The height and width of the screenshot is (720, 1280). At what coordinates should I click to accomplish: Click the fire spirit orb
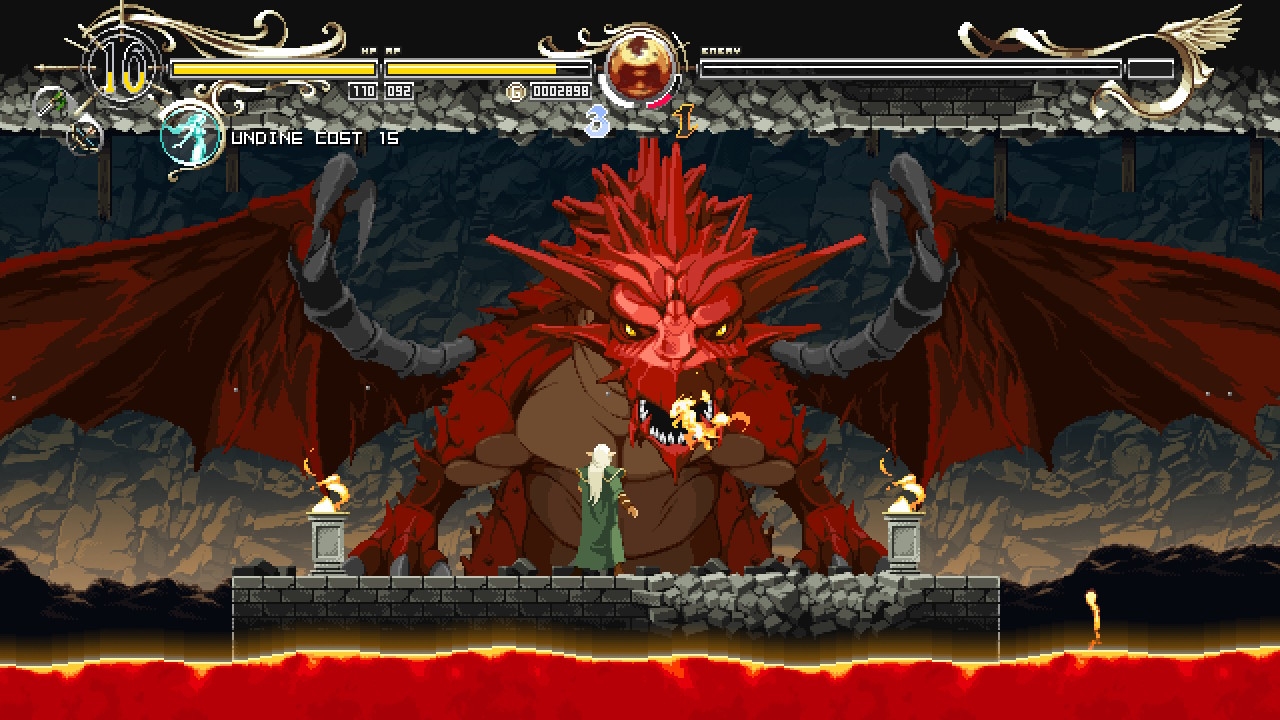(x=639, y=68)
